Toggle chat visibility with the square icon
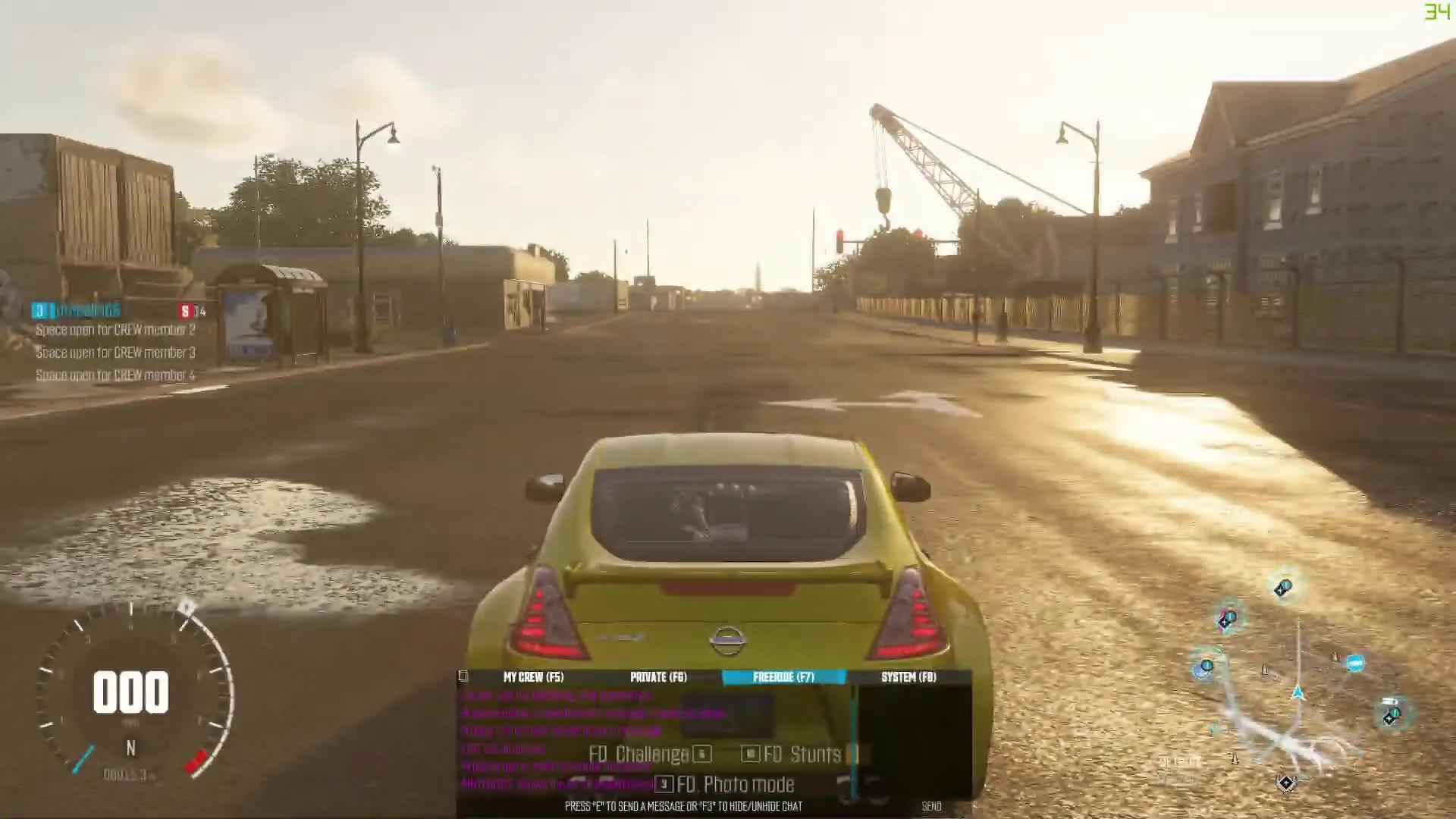This screenshot has height=819, width=1456. point(462,676)
